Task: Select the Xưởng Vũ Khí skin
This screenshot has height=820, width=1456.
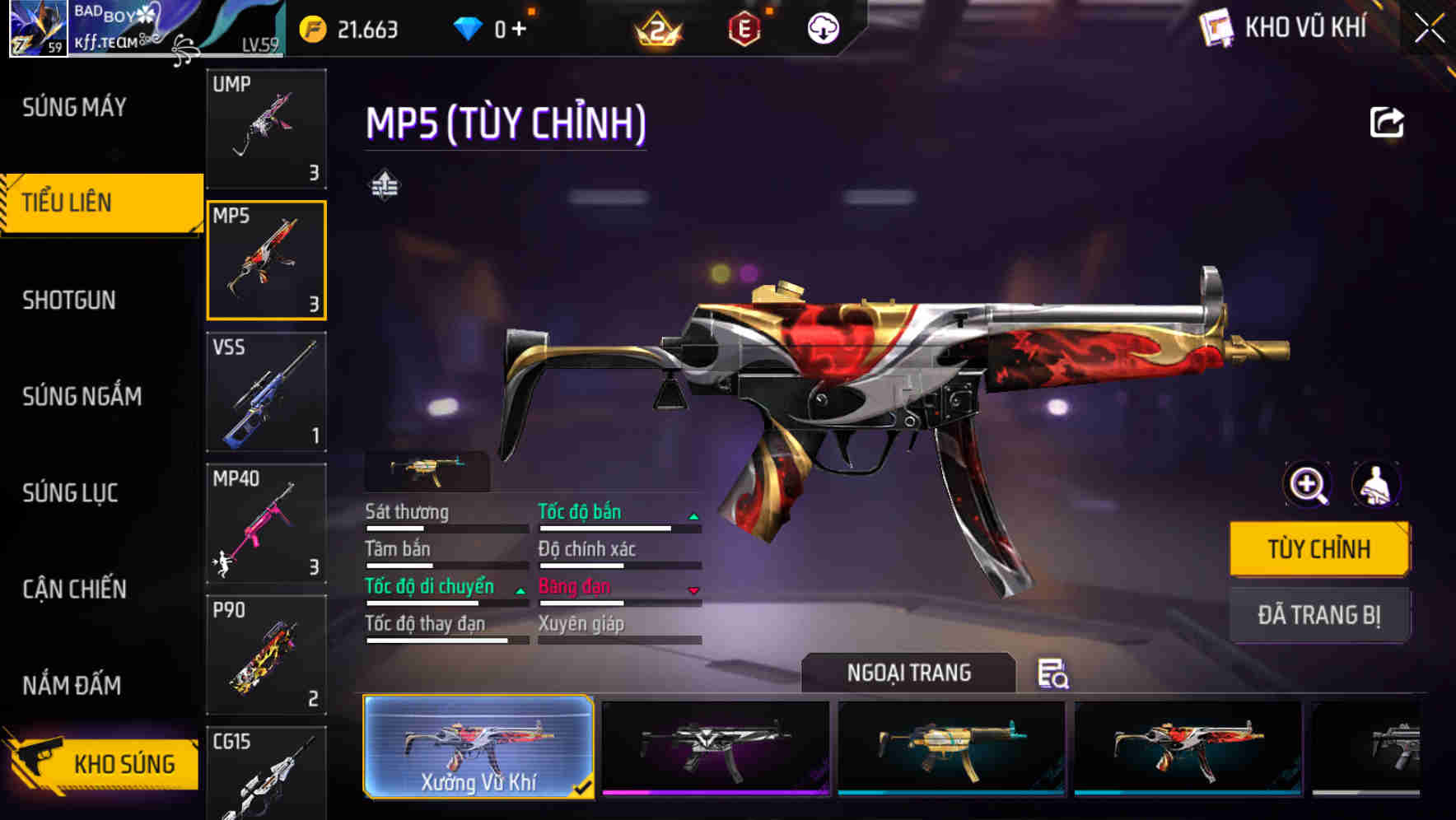Action: pyautogui.click(x=478, y=747)
